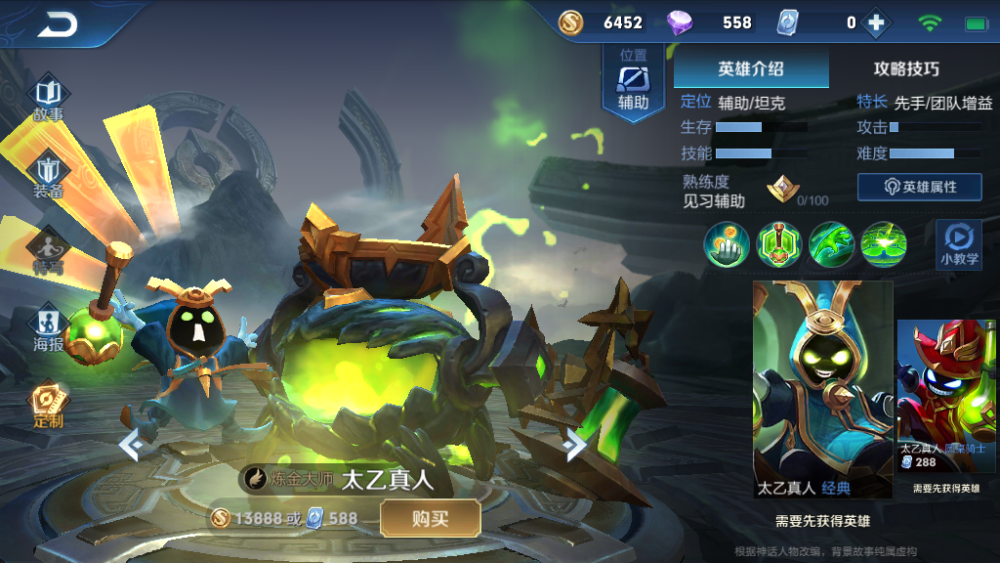This screenshot has height=563, width=1000.
Task: View the first skill with hand icon
Action: tap(727, 245)
